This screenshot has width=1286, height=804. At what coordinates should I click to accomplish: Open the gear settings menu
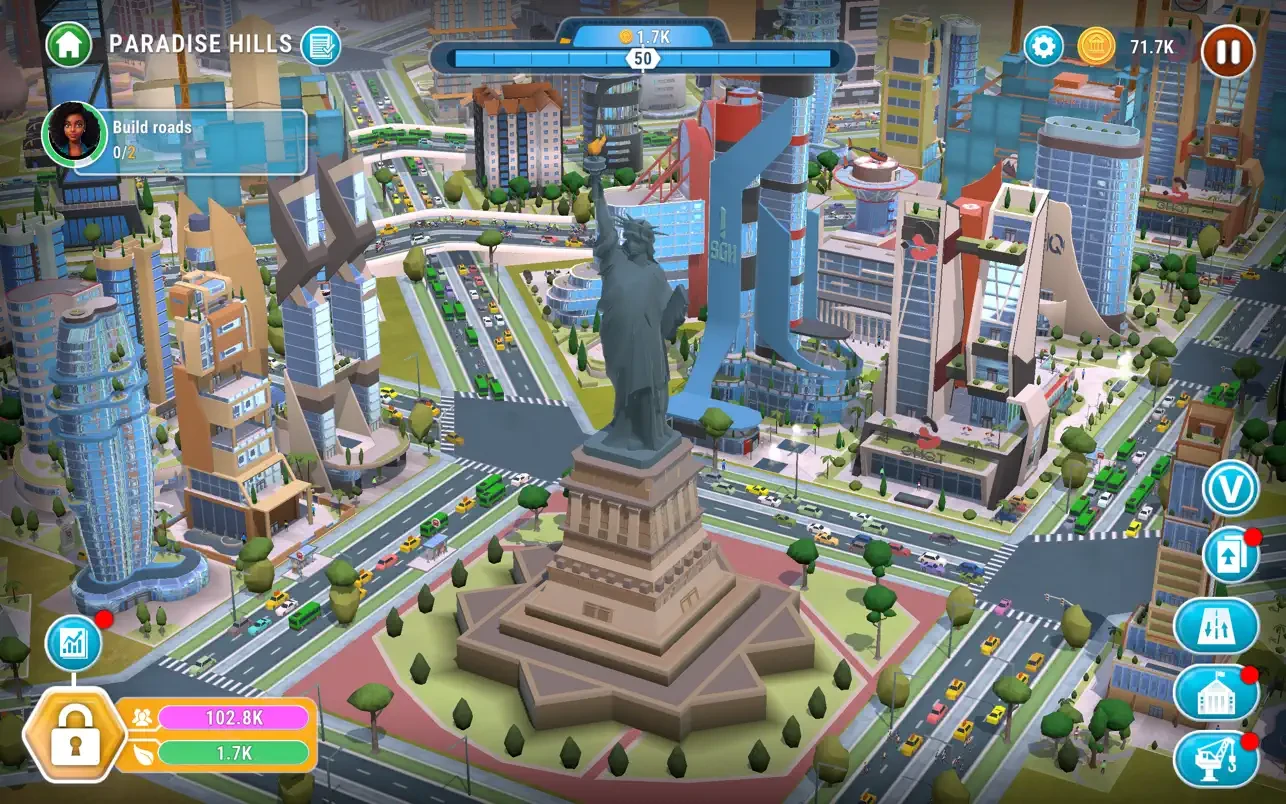click(x=1043, y=46)
